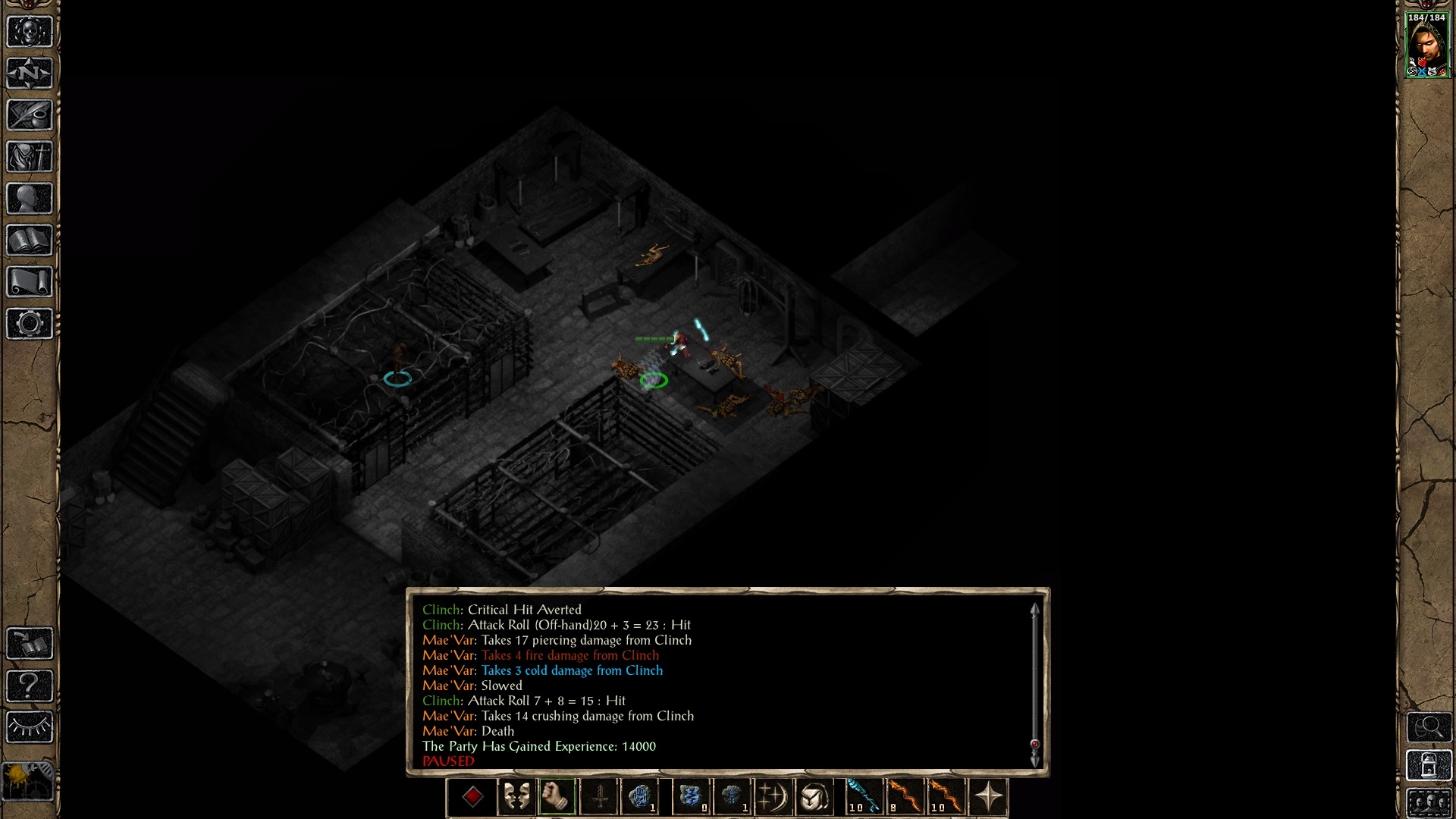The width and height of the screenshot is (1456, 819).
Task: Open the question mark help button
Action: pyautogui.click(x=30, y=686)
